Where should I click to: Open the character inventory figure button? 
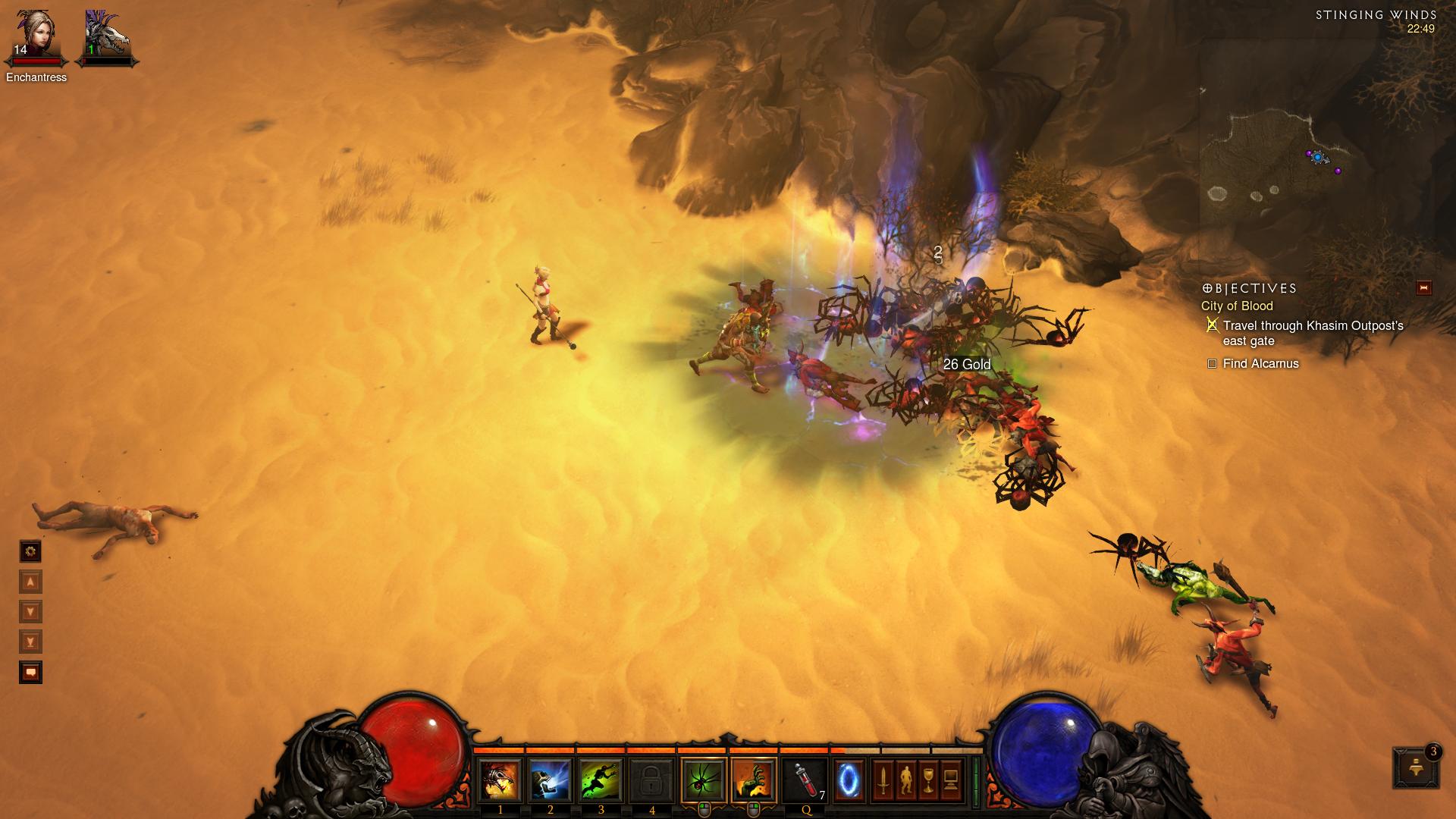click(905, 780)
